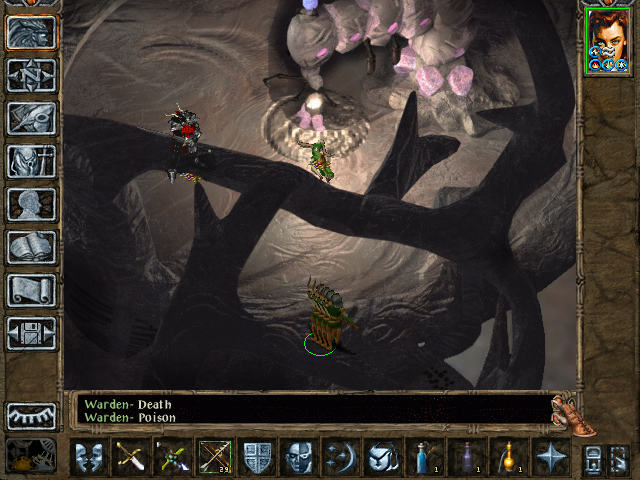Screen dimensions: 640x480
Task: Open the journal quill button
Action: [x=31, y=118]
